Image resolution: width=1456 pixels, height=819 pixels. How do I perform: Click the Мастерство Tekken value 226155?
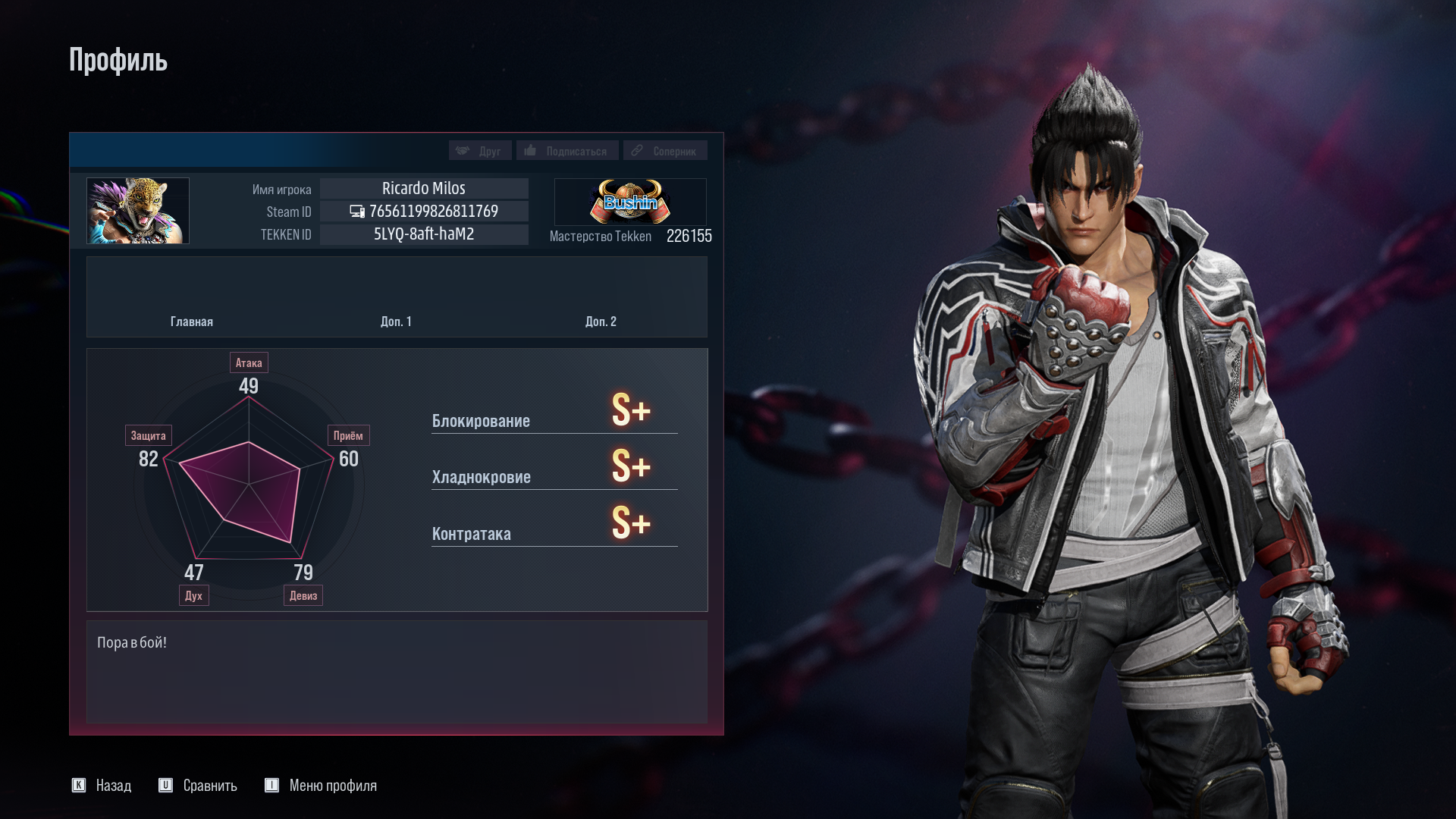point(689,236)
